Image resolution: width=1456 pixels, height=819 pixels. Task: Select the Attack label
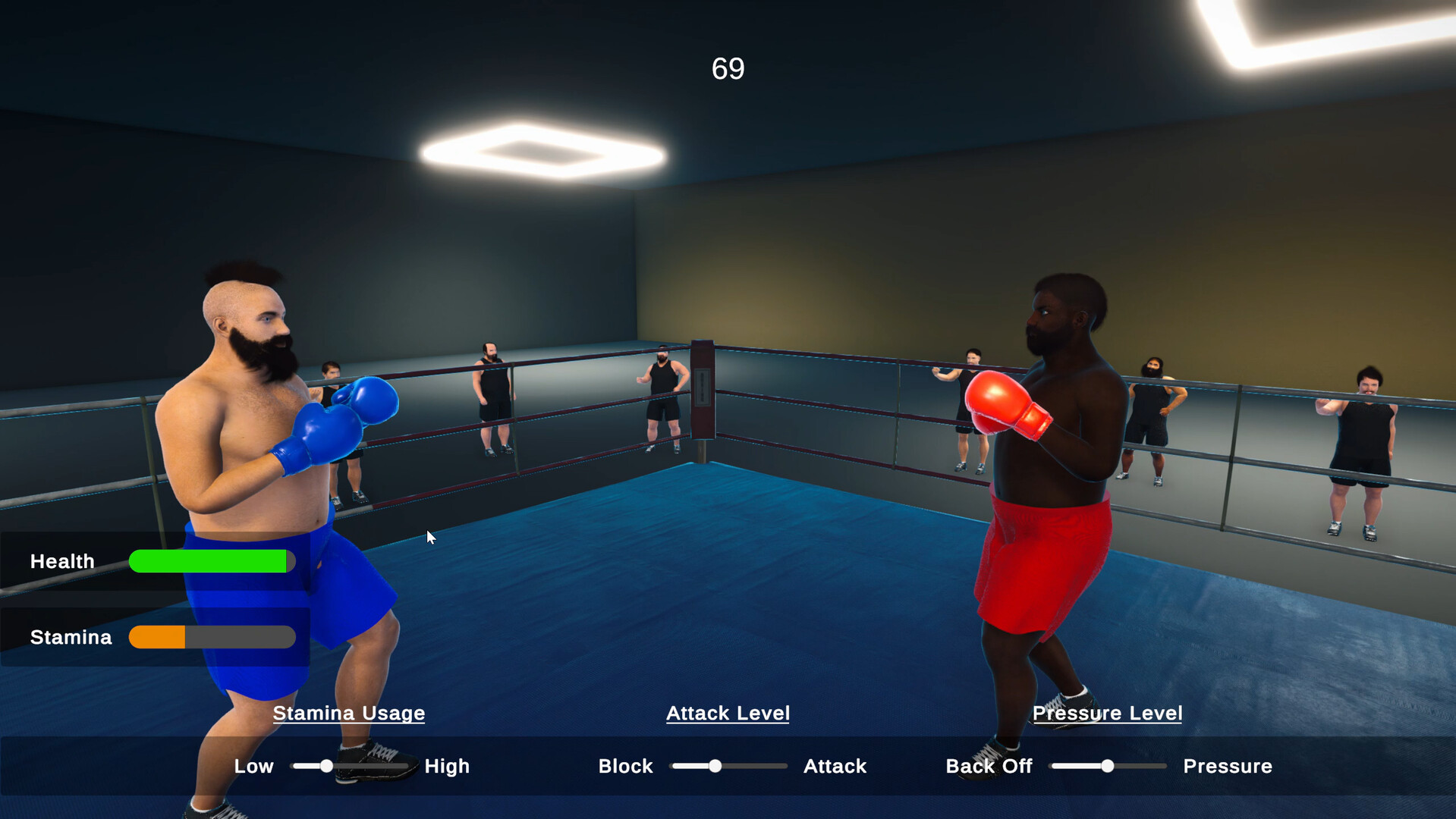pos(835,767)
